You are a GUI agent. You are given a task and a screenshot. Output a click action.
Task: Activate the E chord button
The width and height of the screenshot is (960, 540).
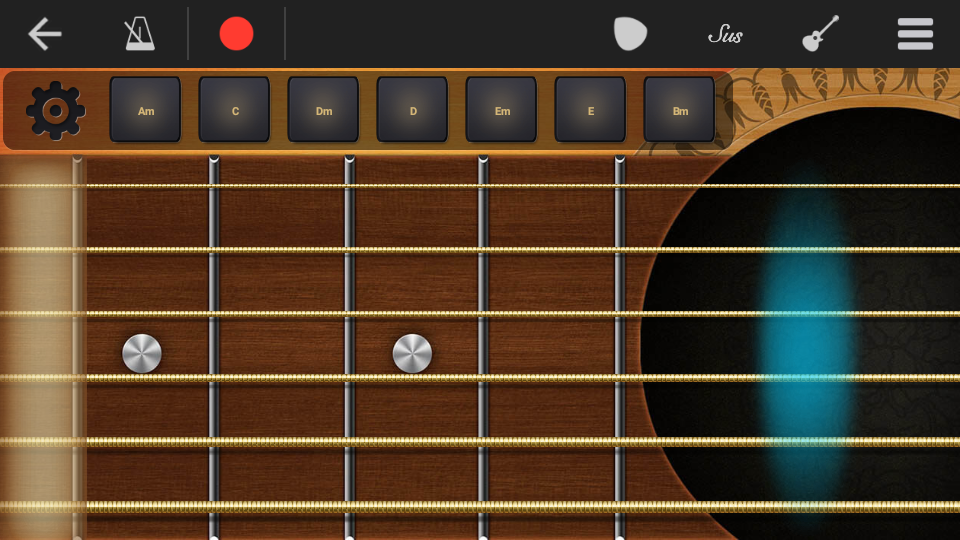[x=591, y=110]
